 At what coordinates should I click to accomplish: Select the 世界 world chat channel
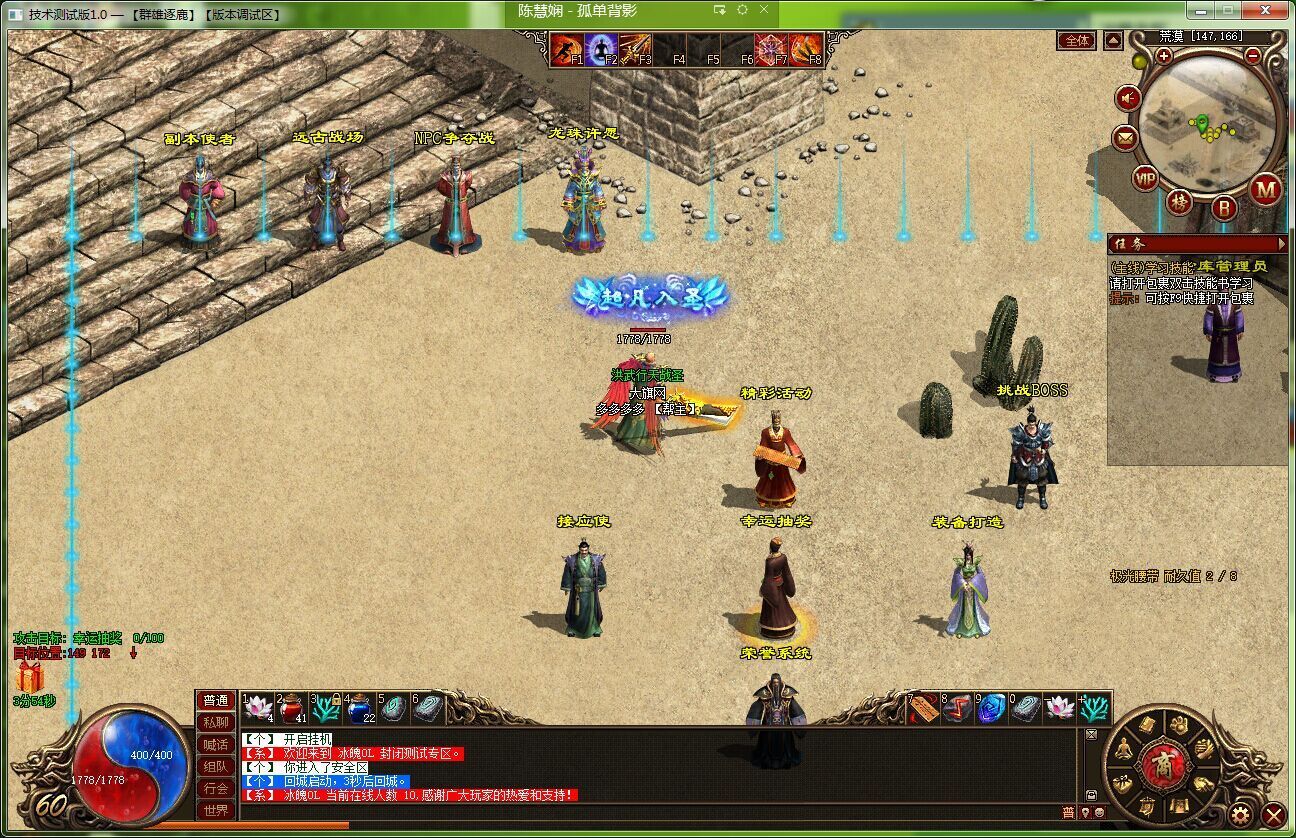[216, 810]
